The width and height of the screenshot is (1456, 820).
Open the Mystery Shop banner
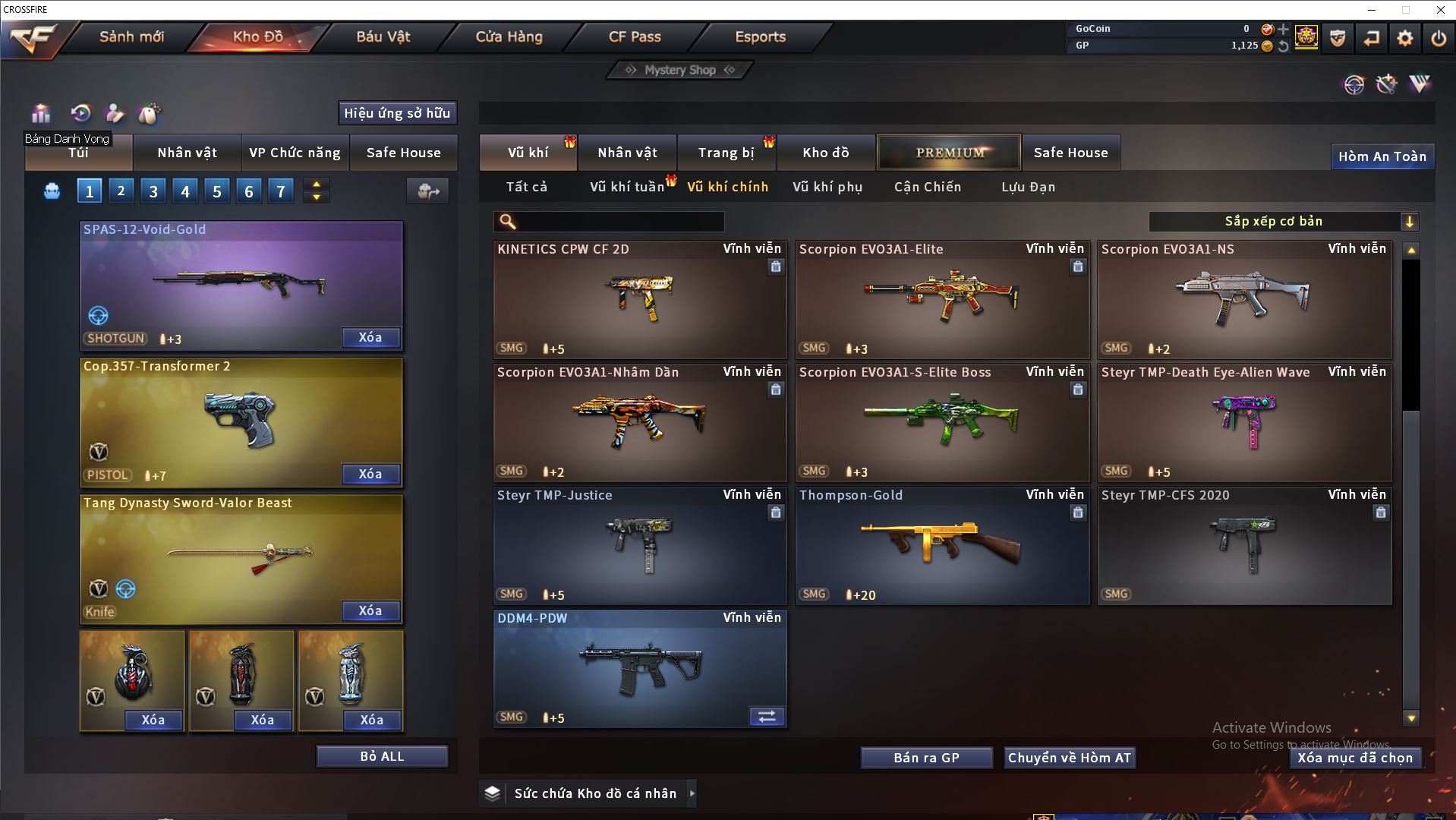click(x=679, y=70)
